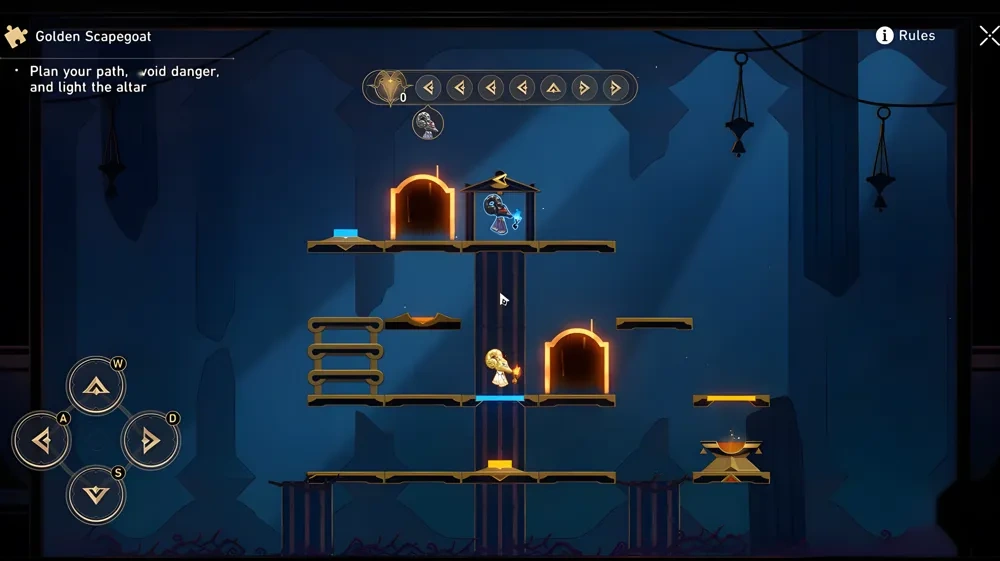The image size is (1000, 561).
Task: Move up with the W arrow button
Action: pos(96,387)
